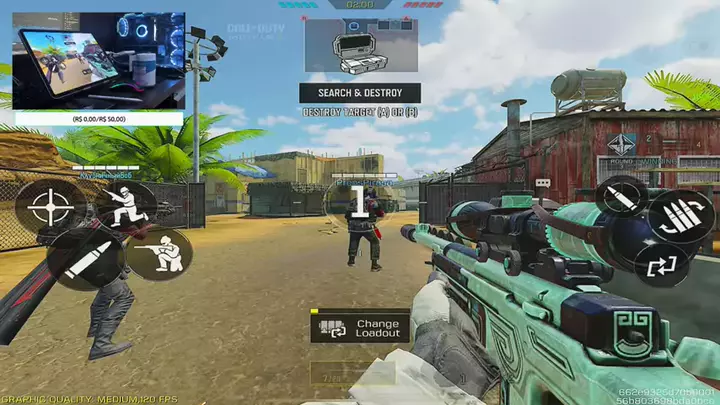Tap the bullet-in-crosshair fire button

click(623, 197)
